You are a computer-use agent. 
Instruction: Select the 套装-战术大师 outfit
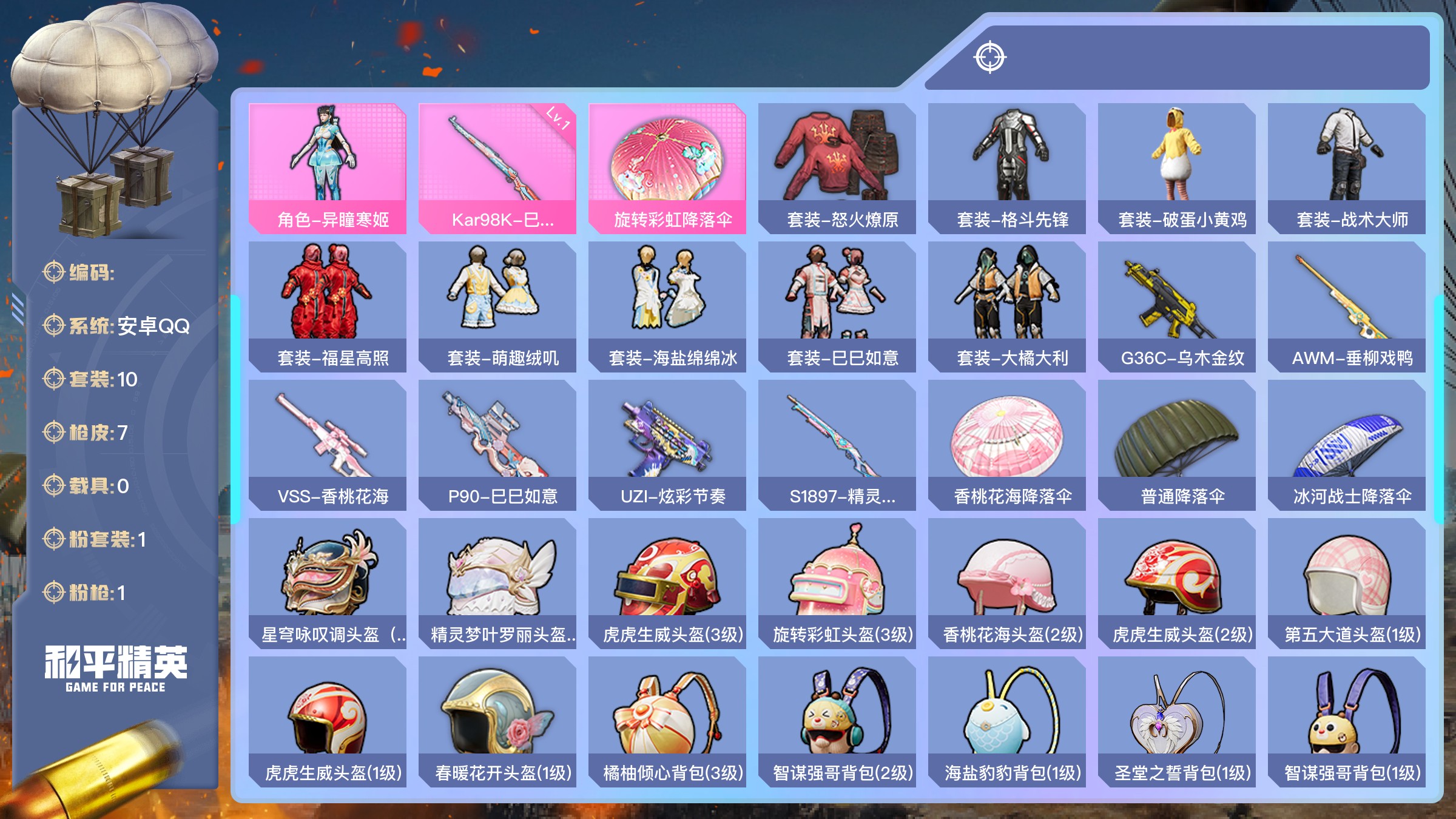[x=1346, y=168]
